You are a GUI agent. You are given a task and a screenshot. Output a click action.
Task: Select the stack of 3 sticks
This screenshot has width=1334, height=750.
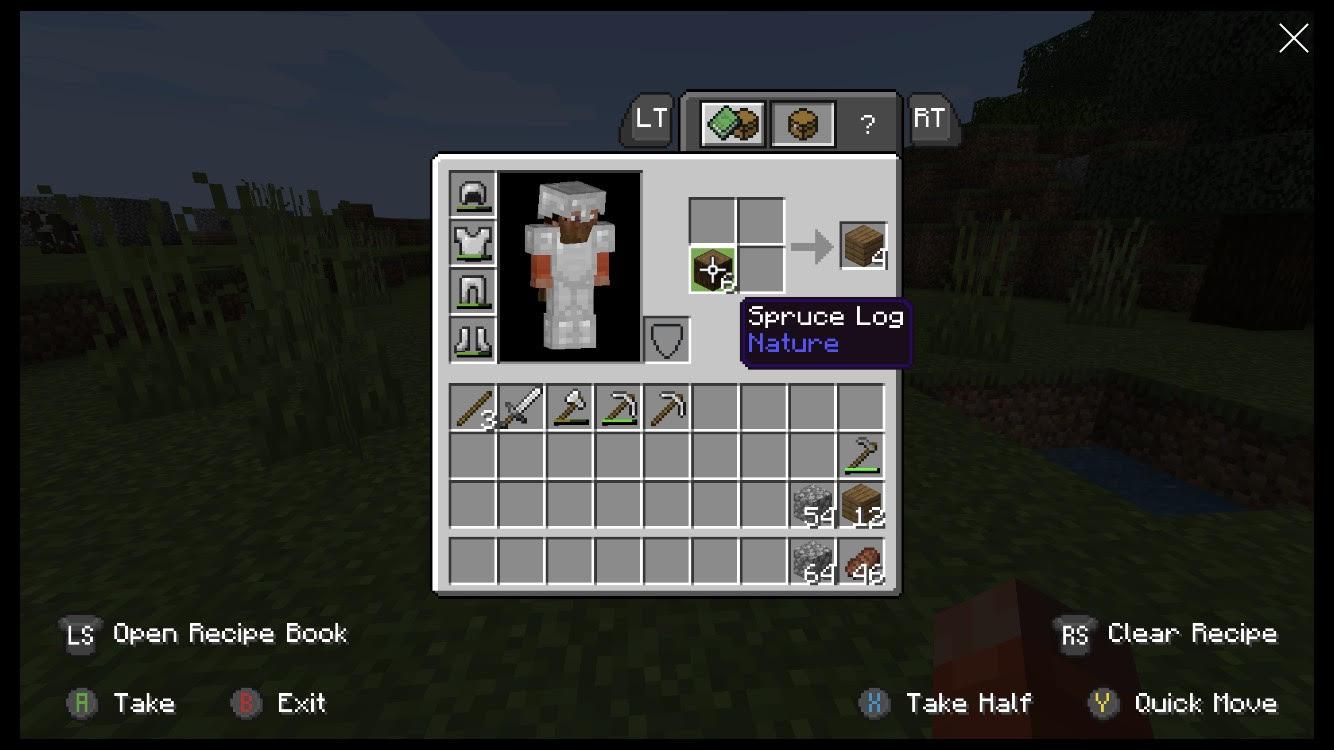(x=473, y=408)
